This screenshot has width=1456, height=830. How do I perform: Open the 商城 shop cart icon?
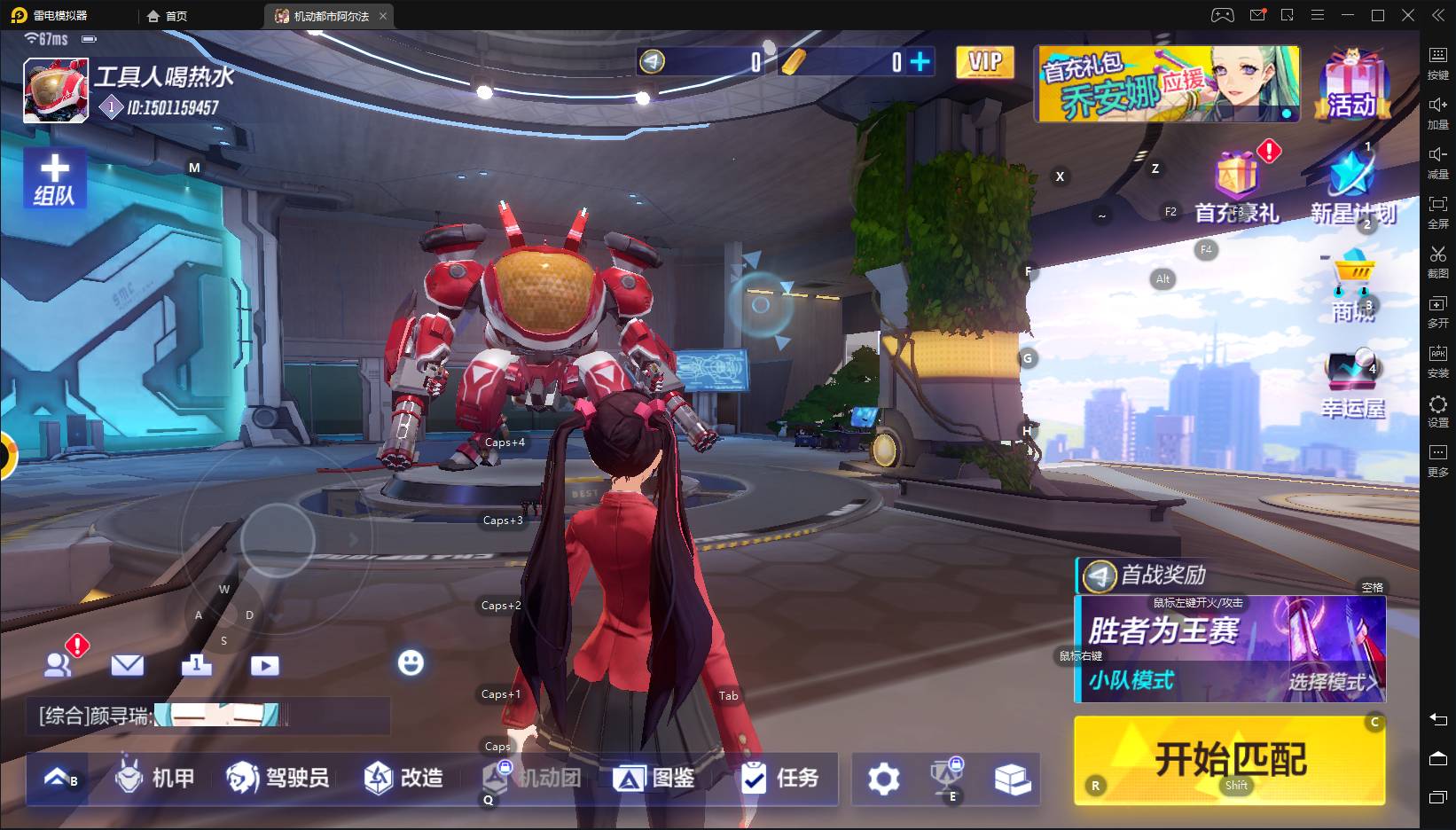[x=1353, y=286]
